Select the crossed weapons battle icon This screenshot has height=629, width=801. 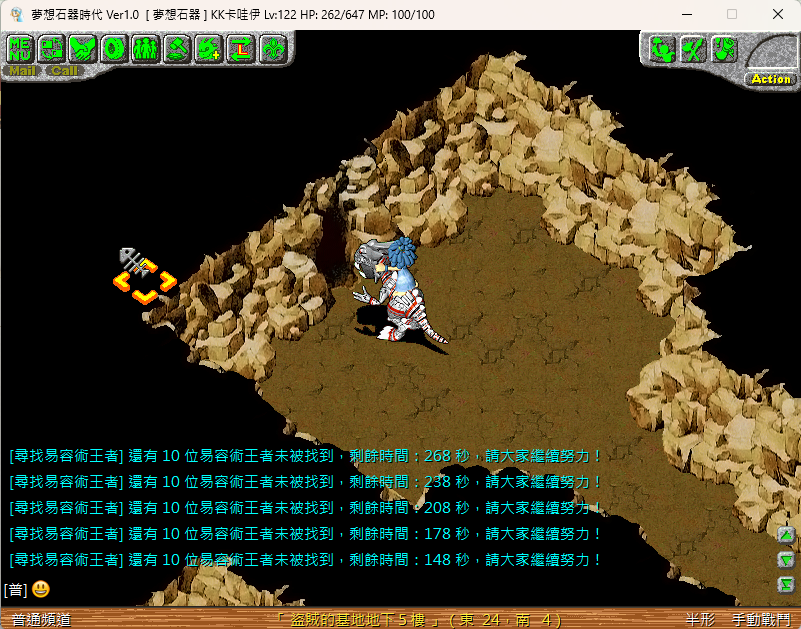pyautogui.click(x=693, y=48)
